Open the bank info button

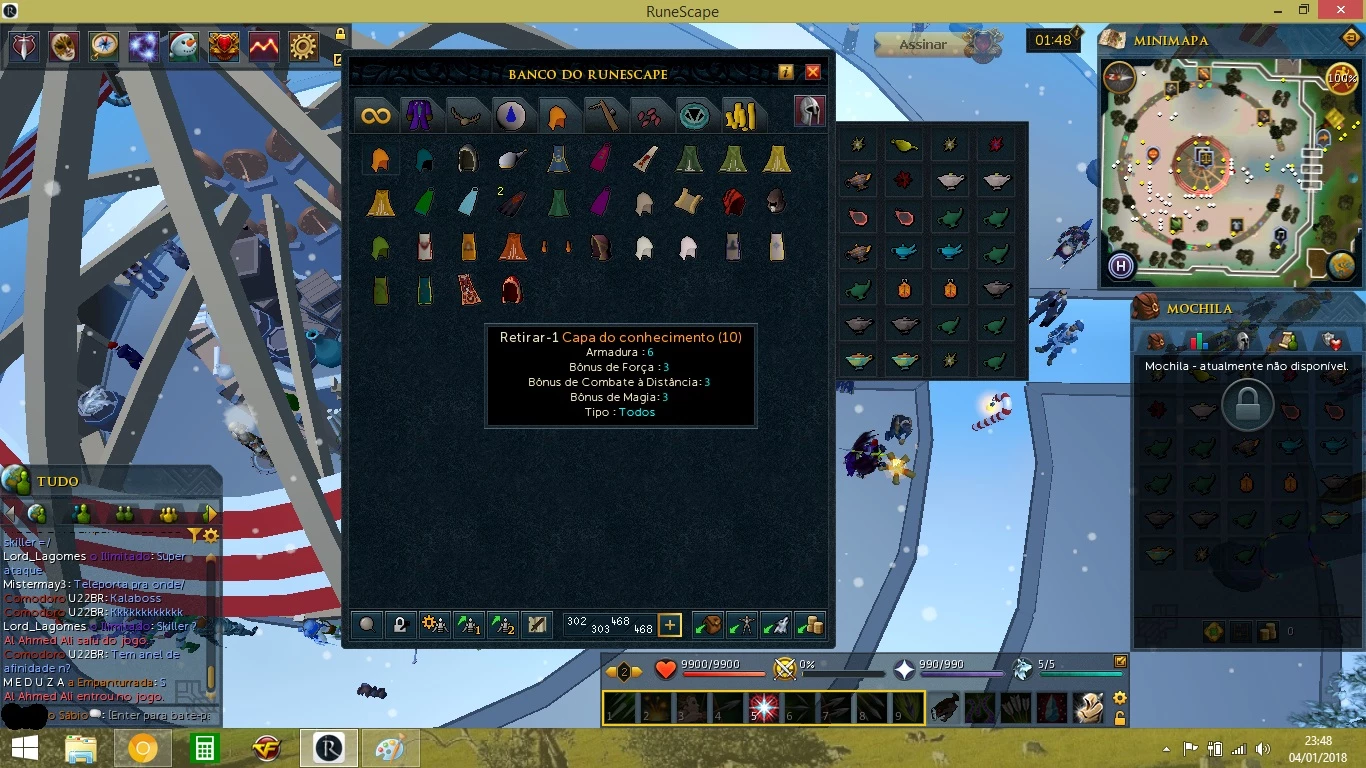click(x=785, y=72)
